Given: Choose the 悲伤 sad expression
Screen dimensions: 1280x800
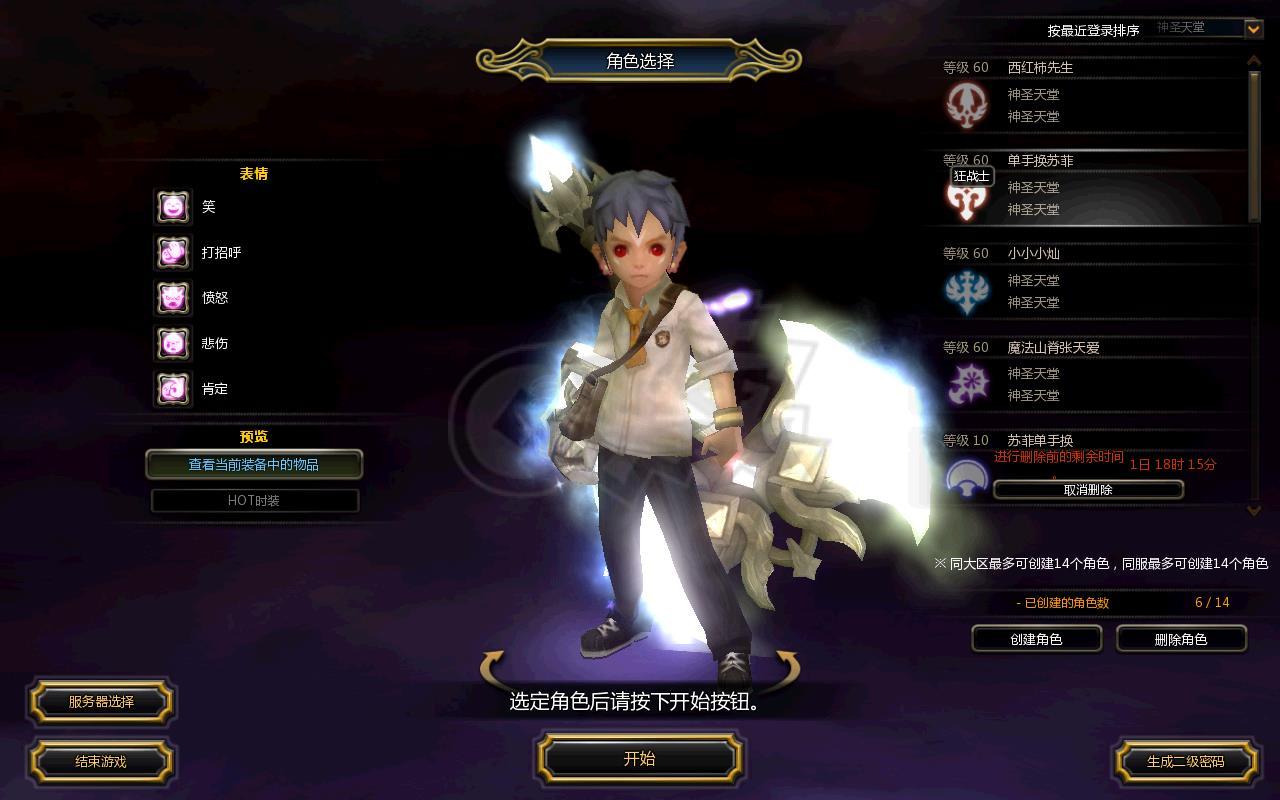Looking at the screenshot, I should click(x=173, y=344).
